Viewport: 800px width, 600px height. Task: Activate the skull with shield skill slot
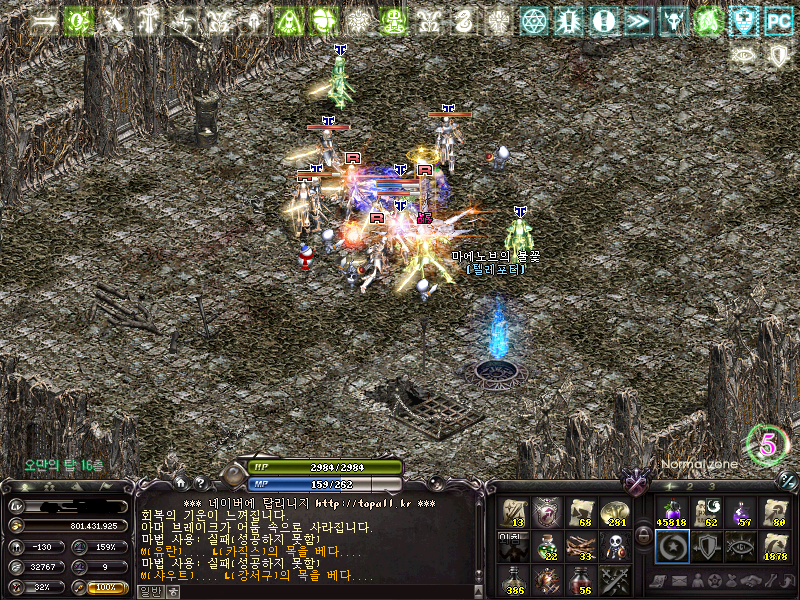tap(617, 546)
